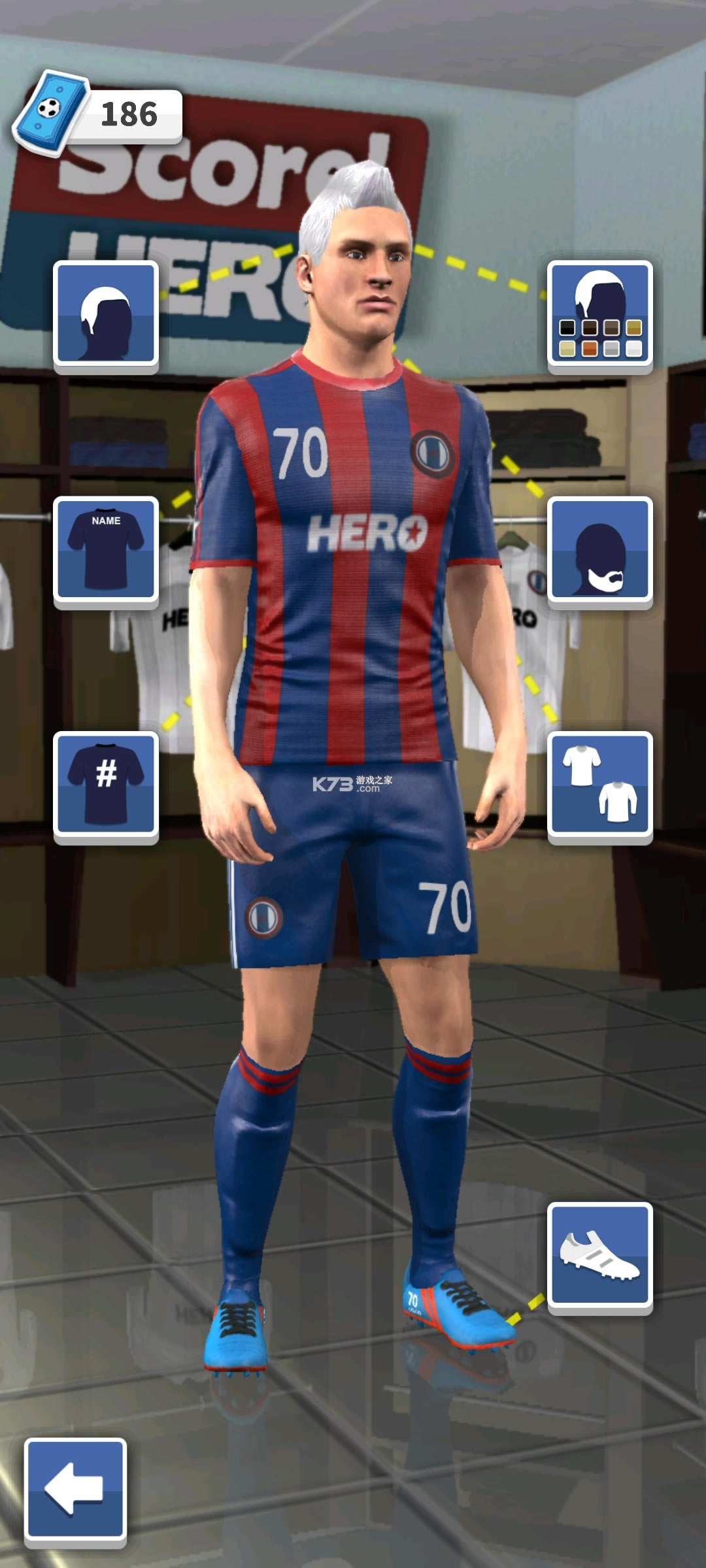Screen dimensions: 706x1568
Task: Open the hairstyle customization option
Action: coord(106,313)
